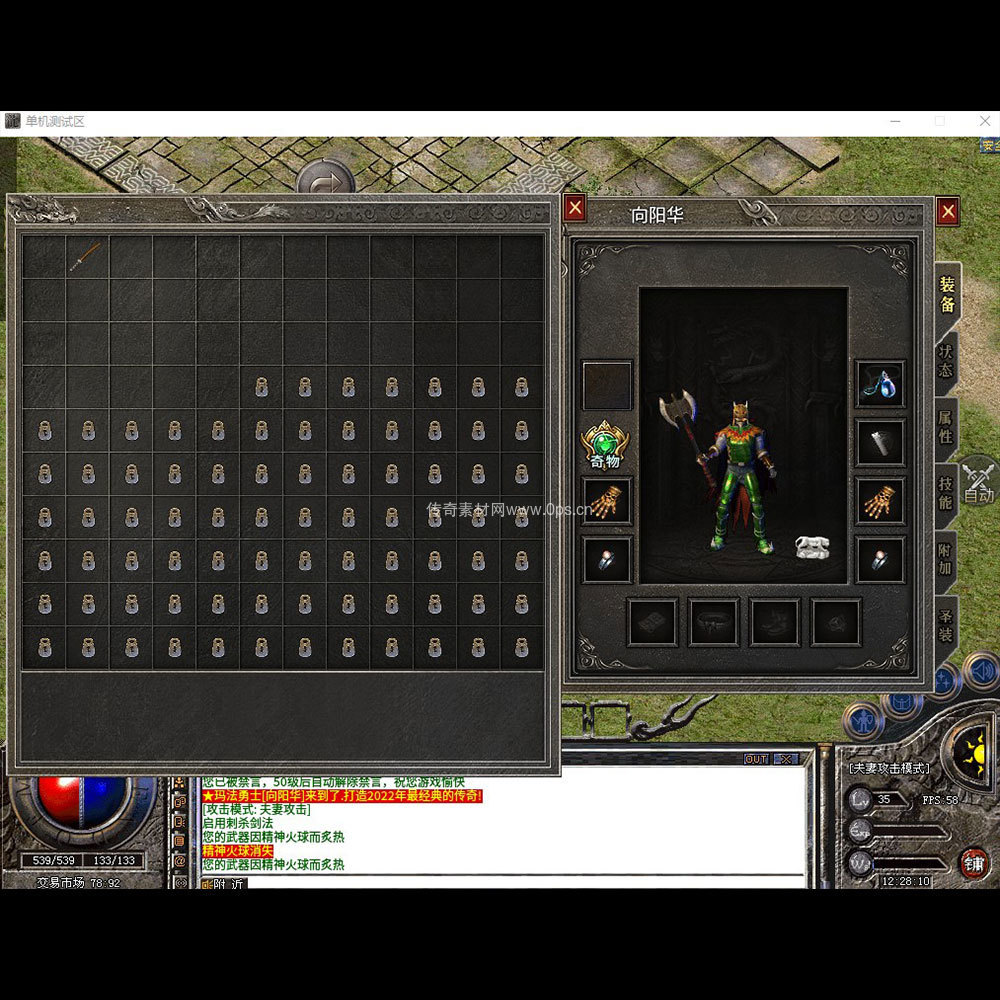Toggle the 自动 auto-combat button

(x=978, y=482)
